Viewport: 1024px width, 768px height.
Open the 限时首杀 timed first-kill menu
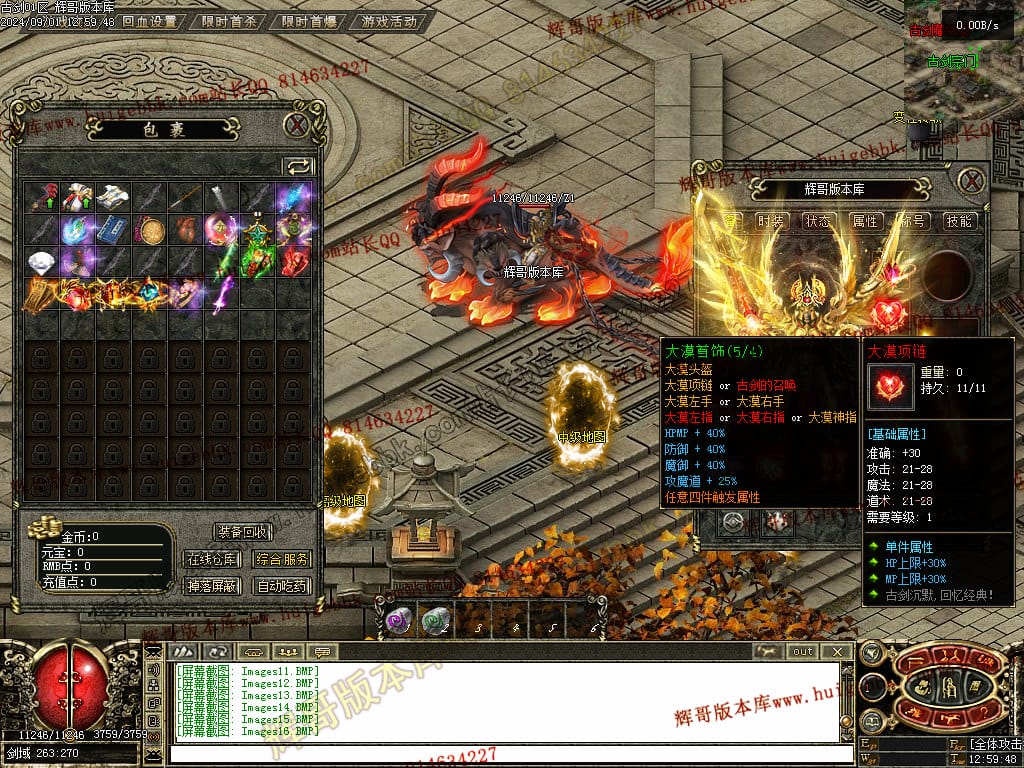tap(229, 21)
